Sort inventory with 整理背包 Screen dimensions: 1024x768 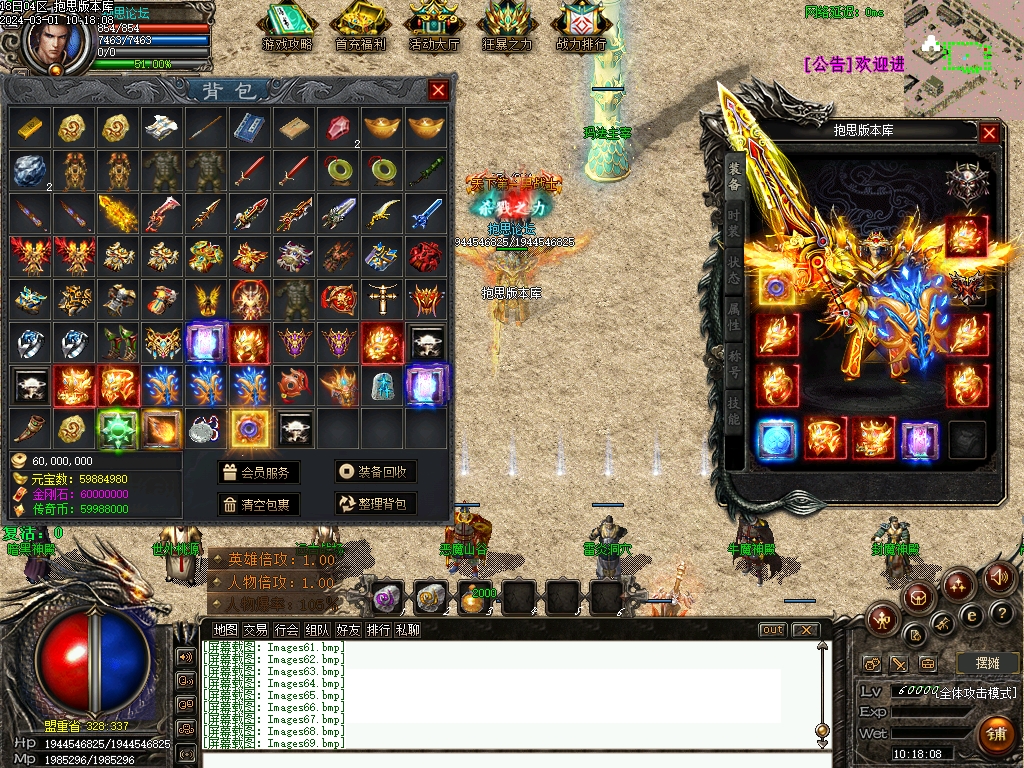click(x=375, y=504)
